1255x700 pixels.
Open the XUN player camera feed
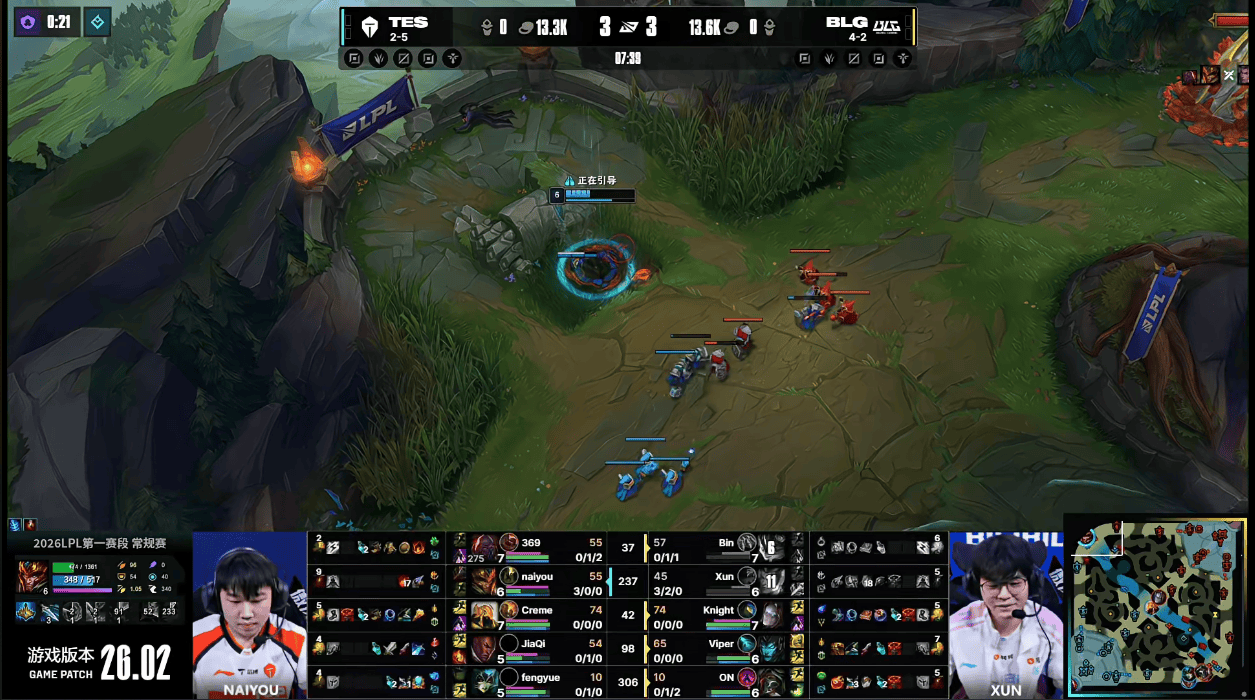click(x=1005, y=610)
